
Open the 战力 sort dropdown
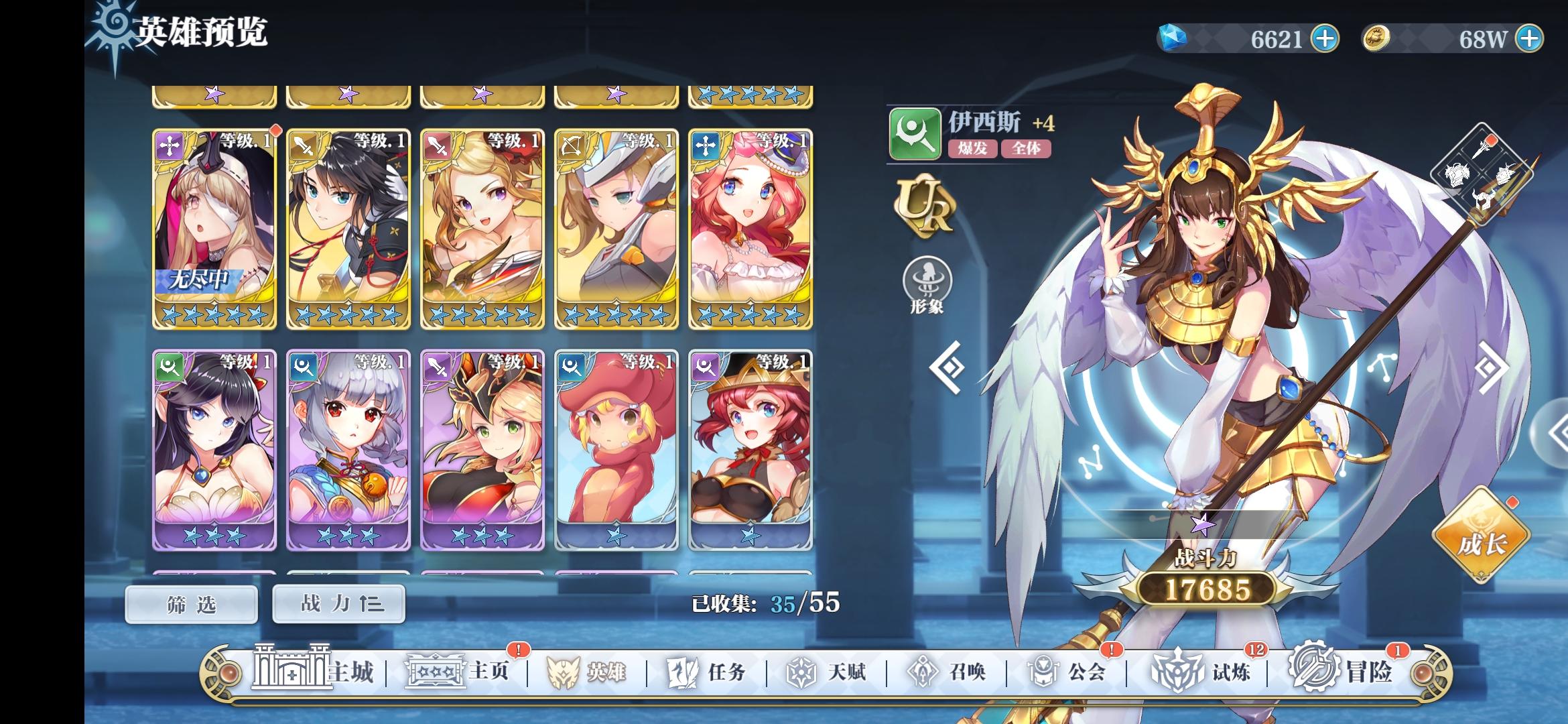tap(338, 603)
